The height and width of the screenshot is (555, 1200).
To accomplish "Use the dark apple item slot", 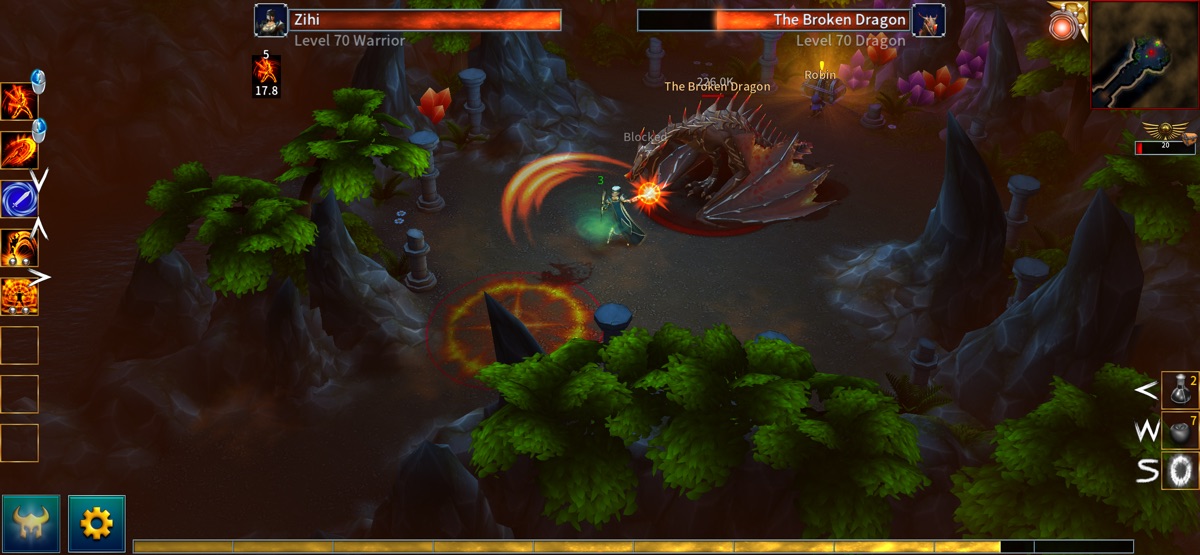I will click(x=1180, y=431).
